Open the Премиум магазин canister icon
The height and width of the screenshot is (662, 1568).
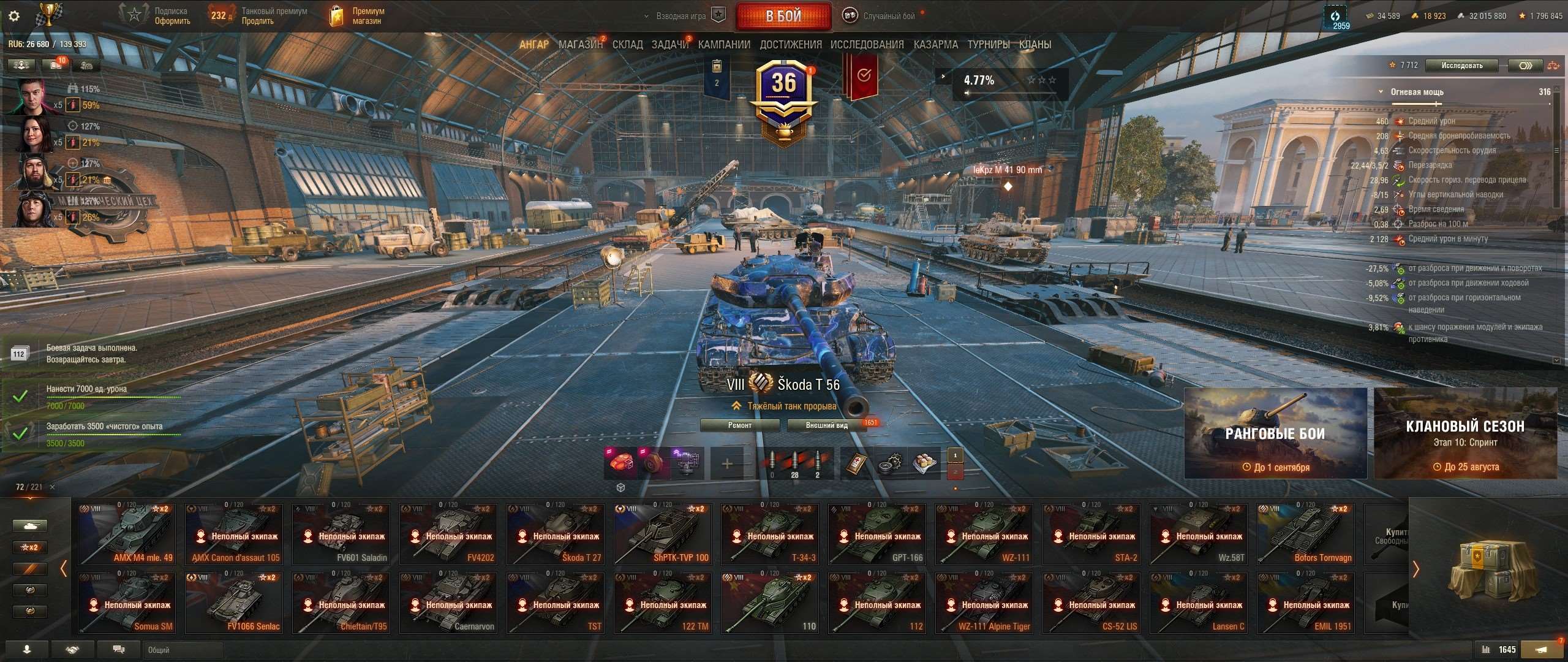tap(336, 15)
